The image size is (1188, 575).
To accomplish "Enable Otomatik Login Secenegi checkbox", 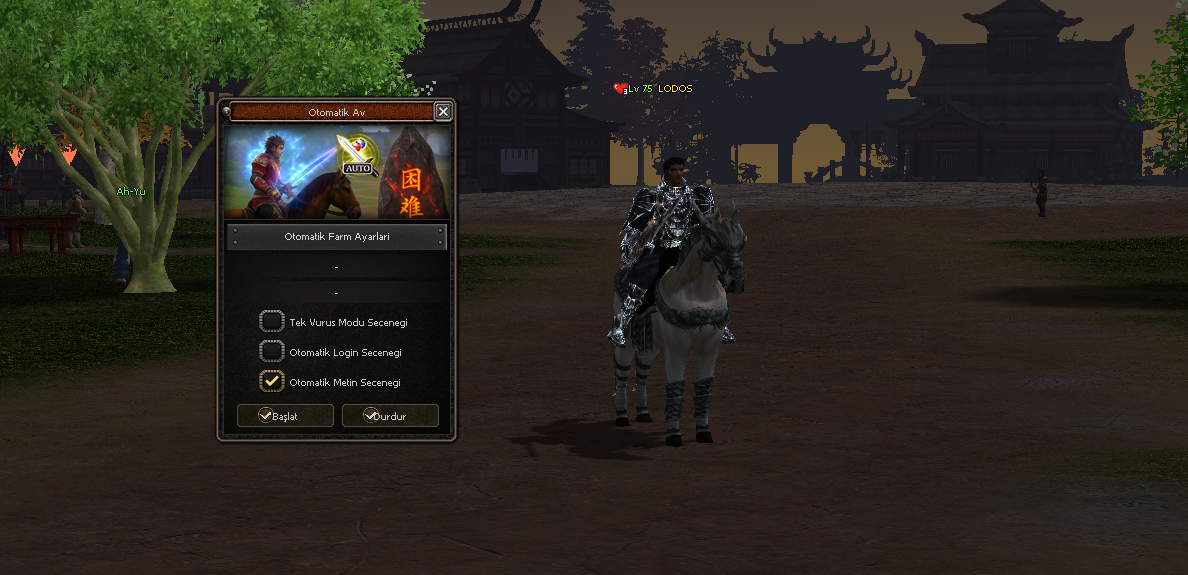I will (272, 351).
